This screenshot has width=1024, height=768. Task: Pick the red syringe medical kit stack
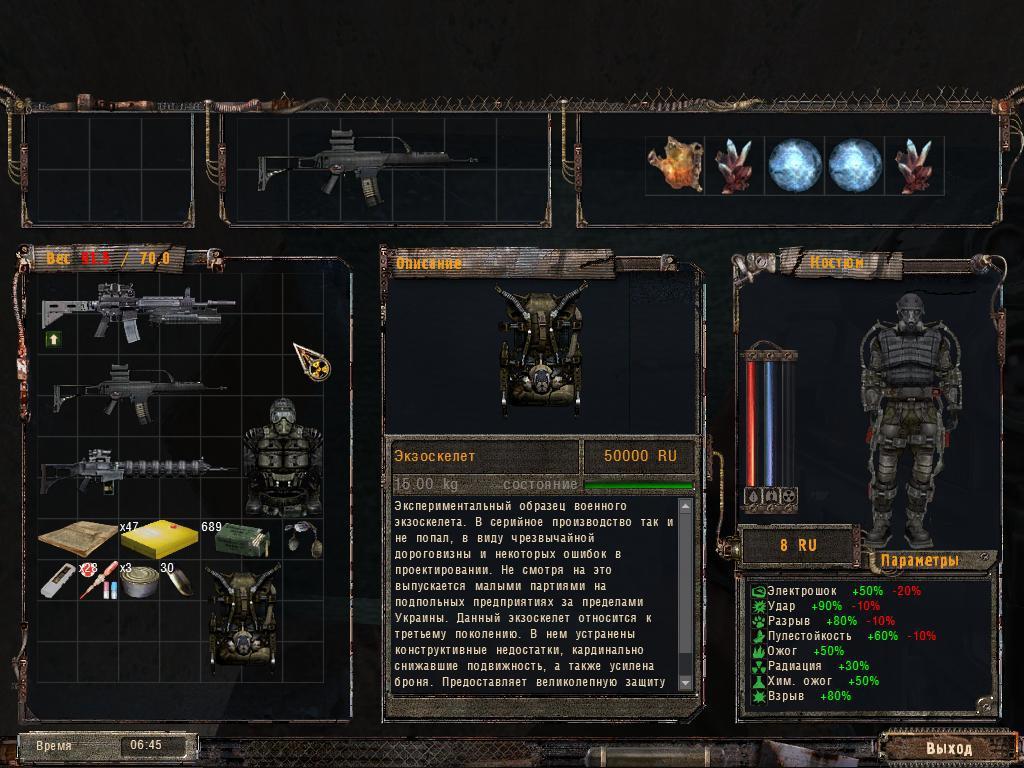pos(99,581)
